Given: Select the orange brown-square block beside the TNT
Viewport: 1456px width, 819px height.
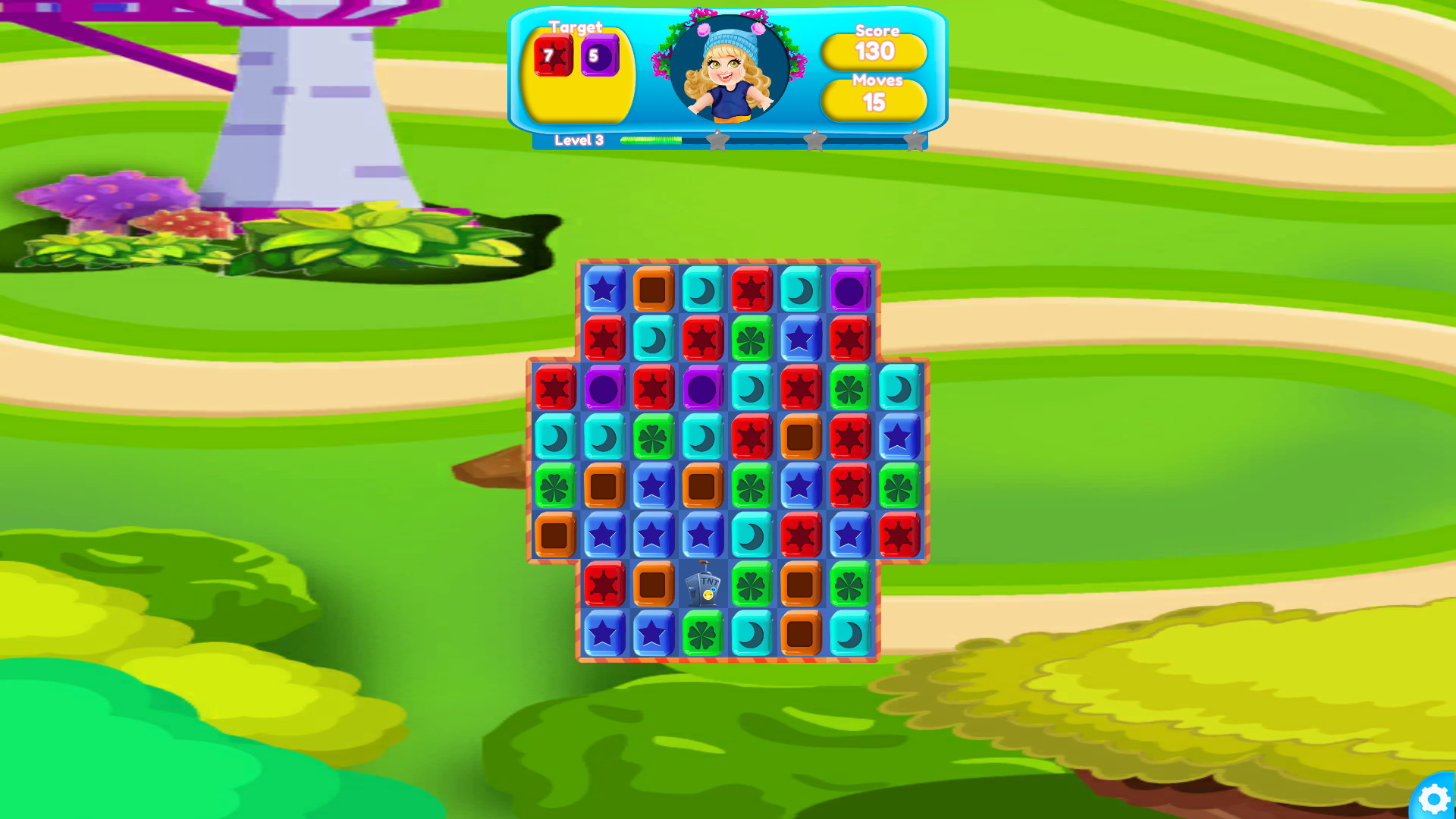Looking at the screenshot, I should [654, 584].
